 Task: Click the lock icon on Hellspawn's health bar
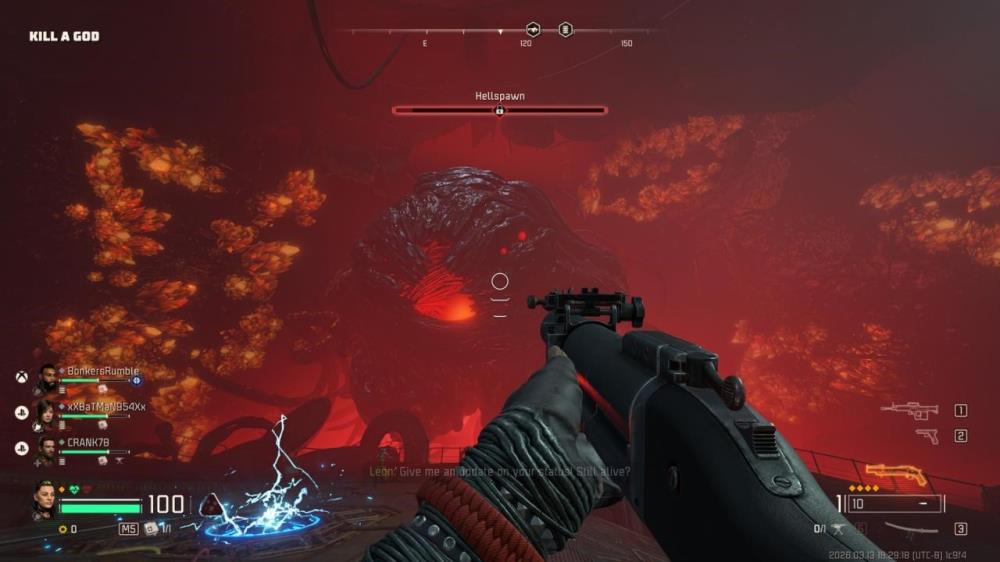click(x=499, y=110)
